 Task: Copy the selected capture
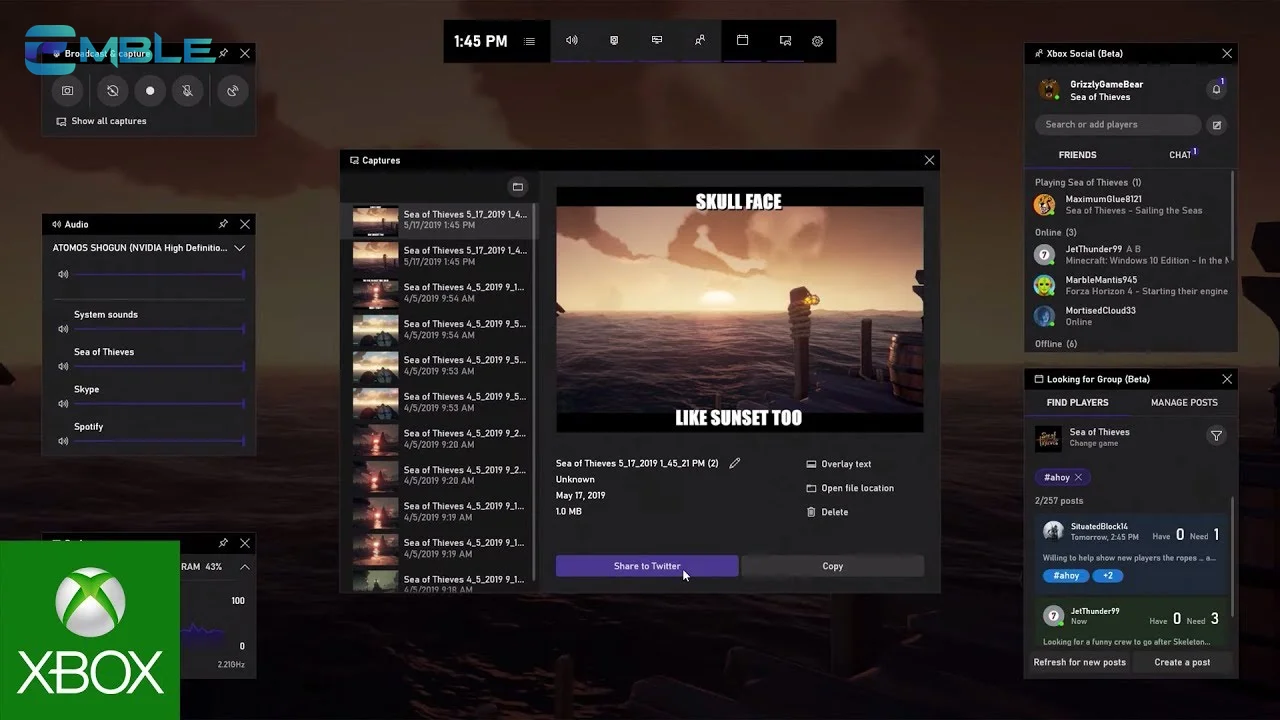click(x=832, y=566)
